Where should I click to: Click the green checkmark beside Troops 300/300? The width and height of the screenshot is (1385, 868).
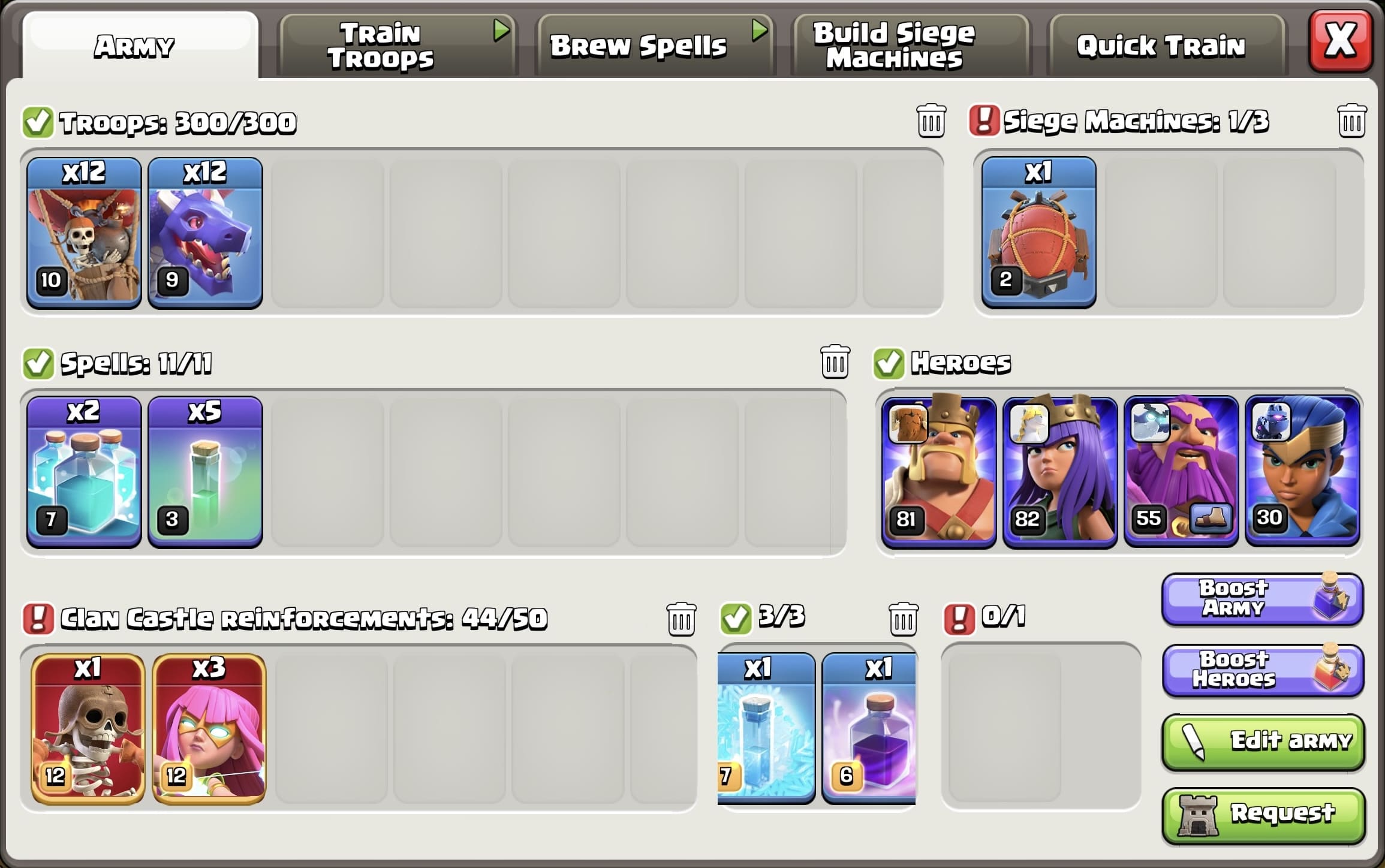coord(38,120)
